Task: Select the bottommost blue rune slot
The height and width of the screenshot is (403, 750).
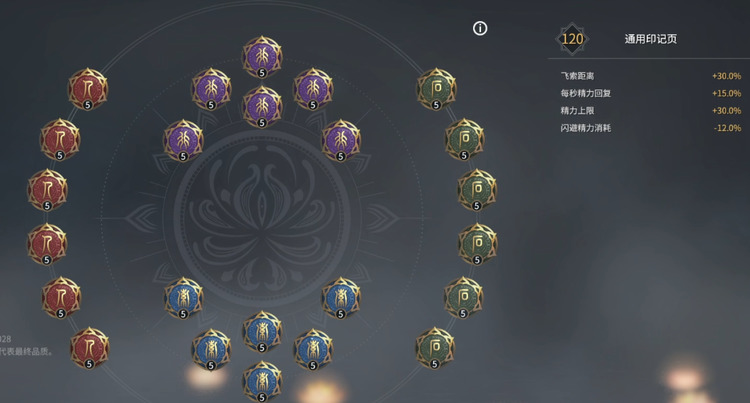Action: pyautogui.click(x=262, y=379)
